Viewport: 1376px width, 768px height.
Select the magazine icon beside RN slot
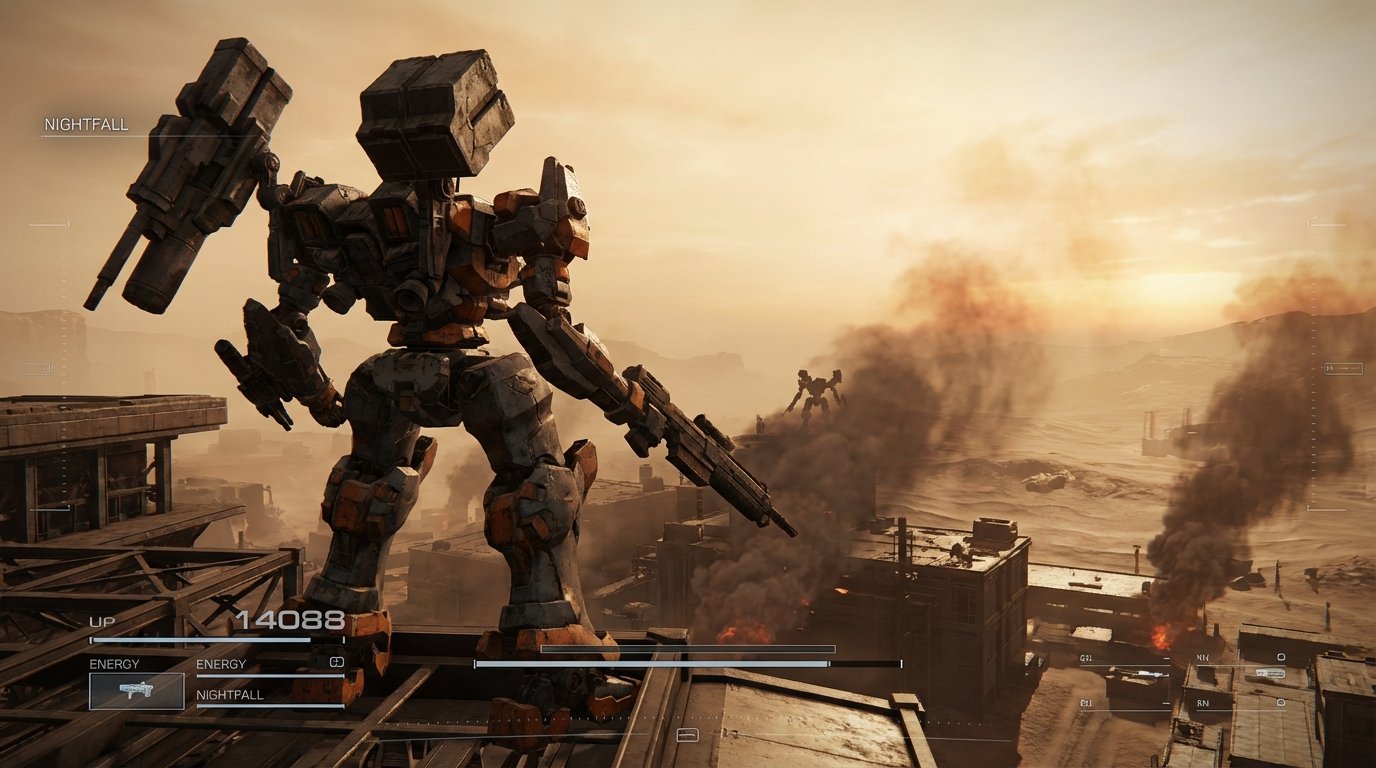coord(1281,703)
